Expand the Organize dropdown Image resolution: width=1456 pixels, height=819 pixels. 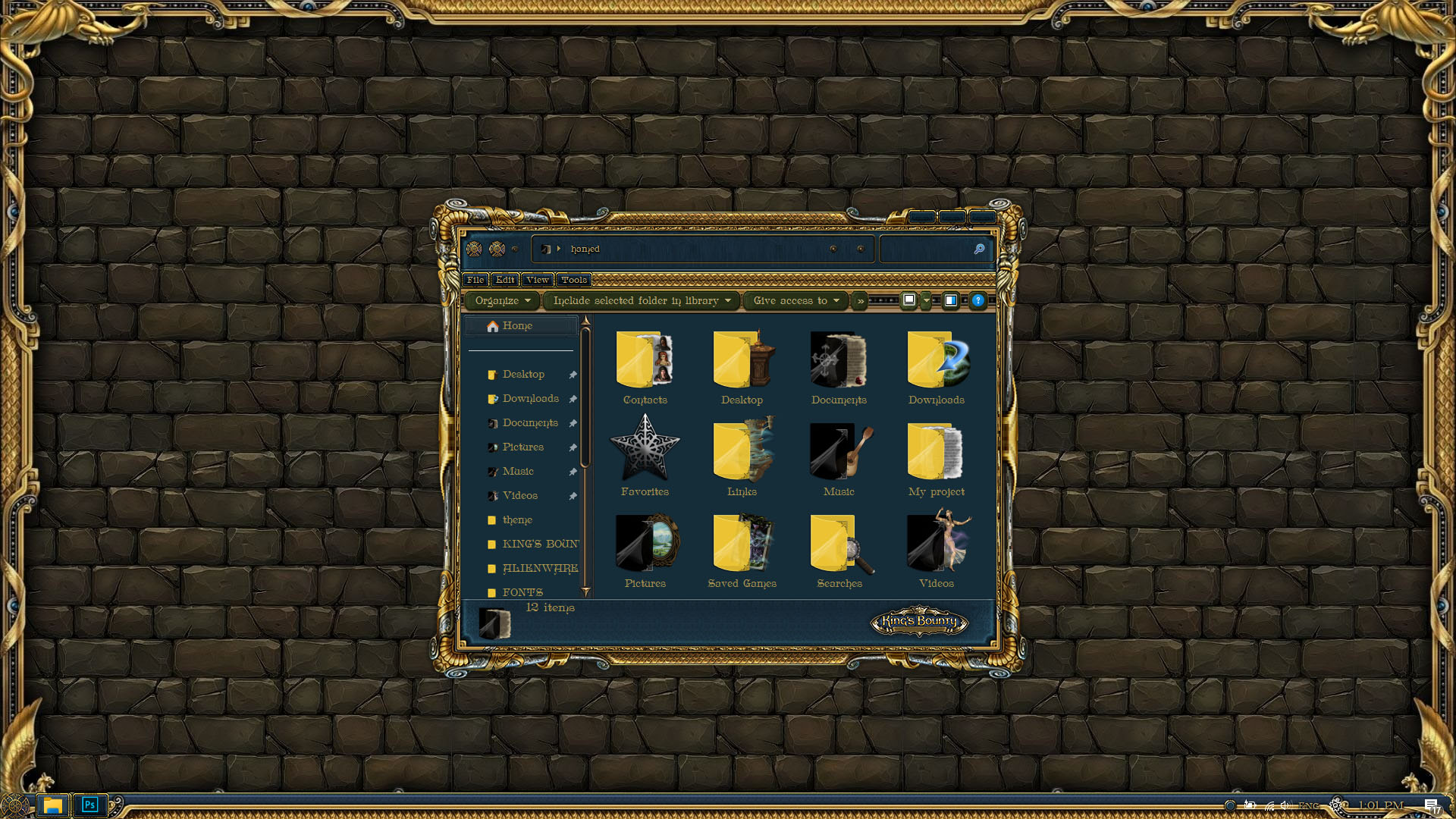502,301
